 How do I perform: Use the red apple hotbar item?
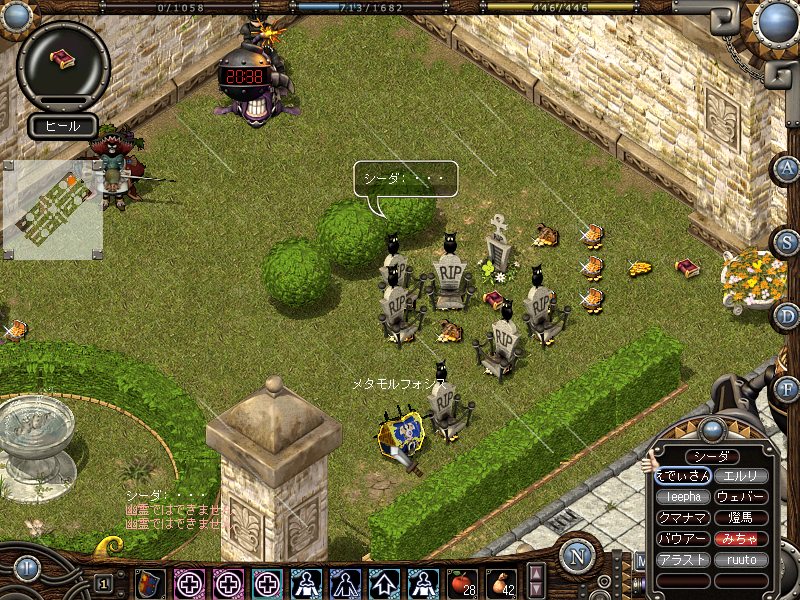(x=464, y=582)
